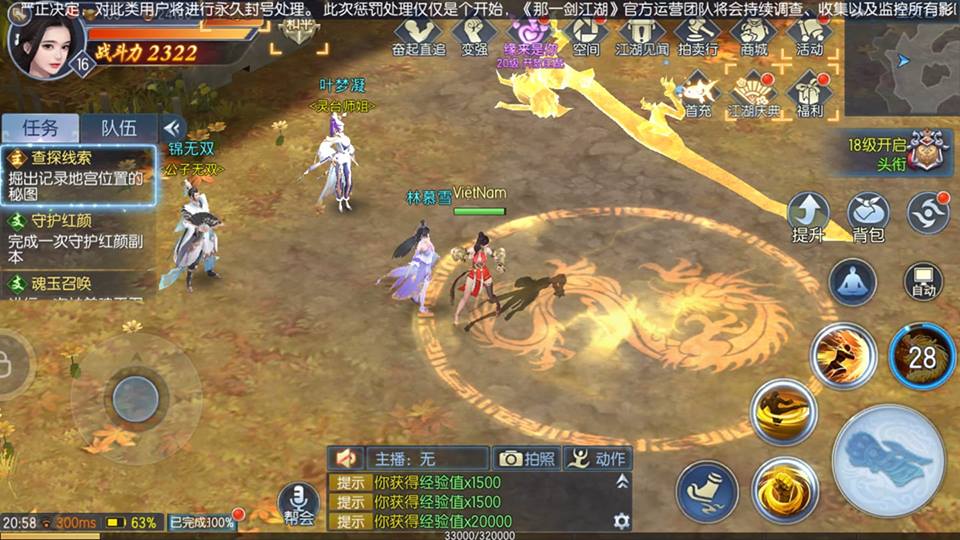Screen dimensions: 960x540
Task: Toggle 自动 auto-combat mode
Action: (x=922, y=282)
